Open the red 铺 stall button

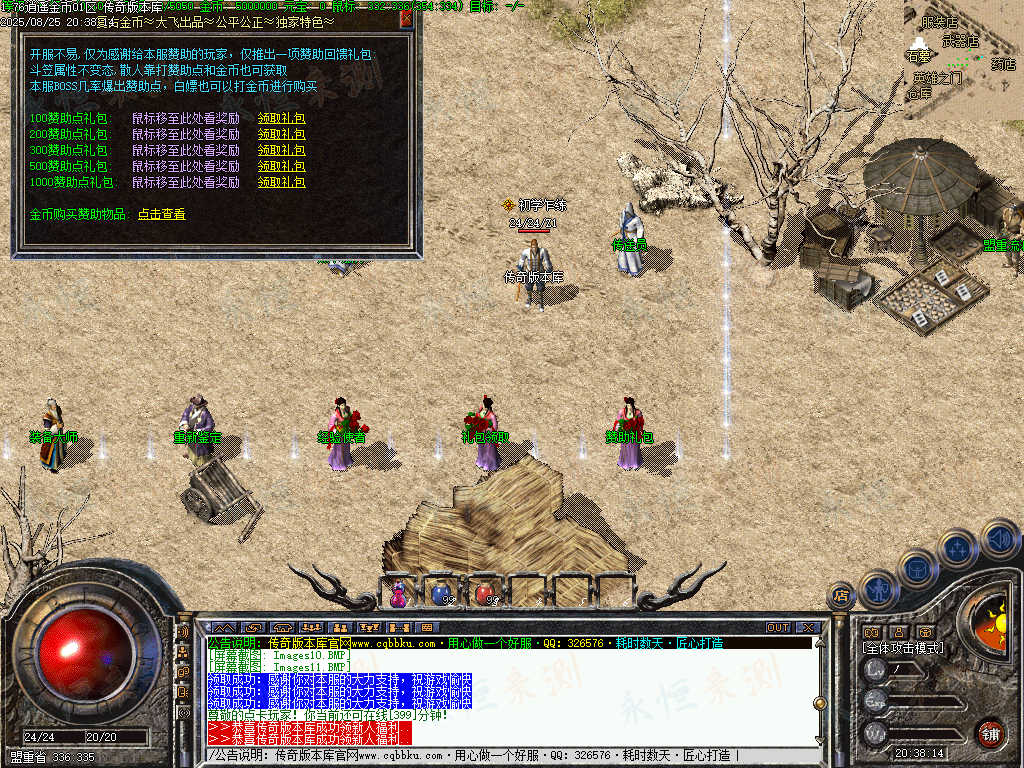[990, 732]
